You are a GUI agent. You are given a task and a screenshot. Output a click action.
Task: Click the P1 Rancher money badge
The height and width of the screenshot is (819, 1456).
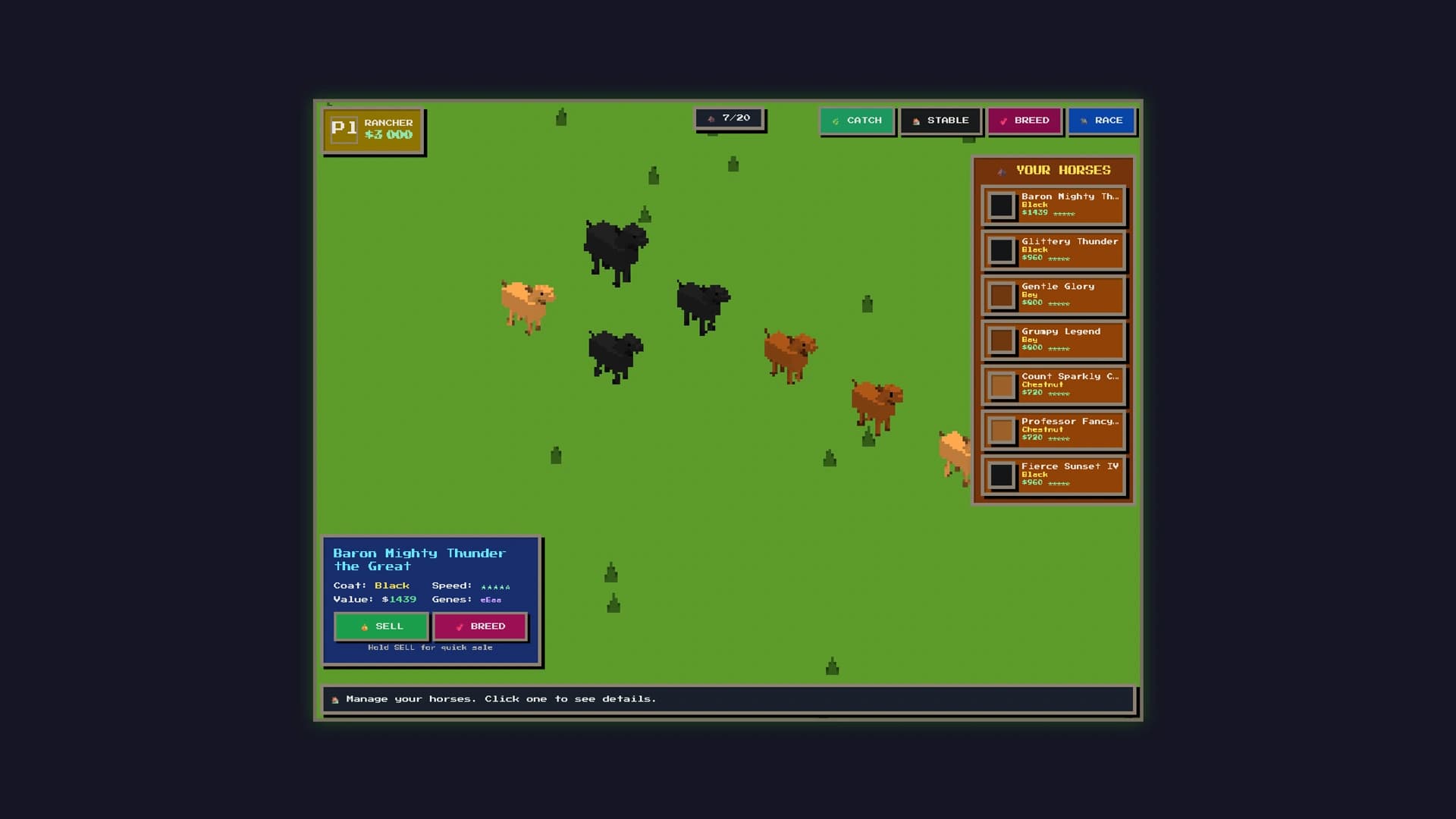[373, 129]
